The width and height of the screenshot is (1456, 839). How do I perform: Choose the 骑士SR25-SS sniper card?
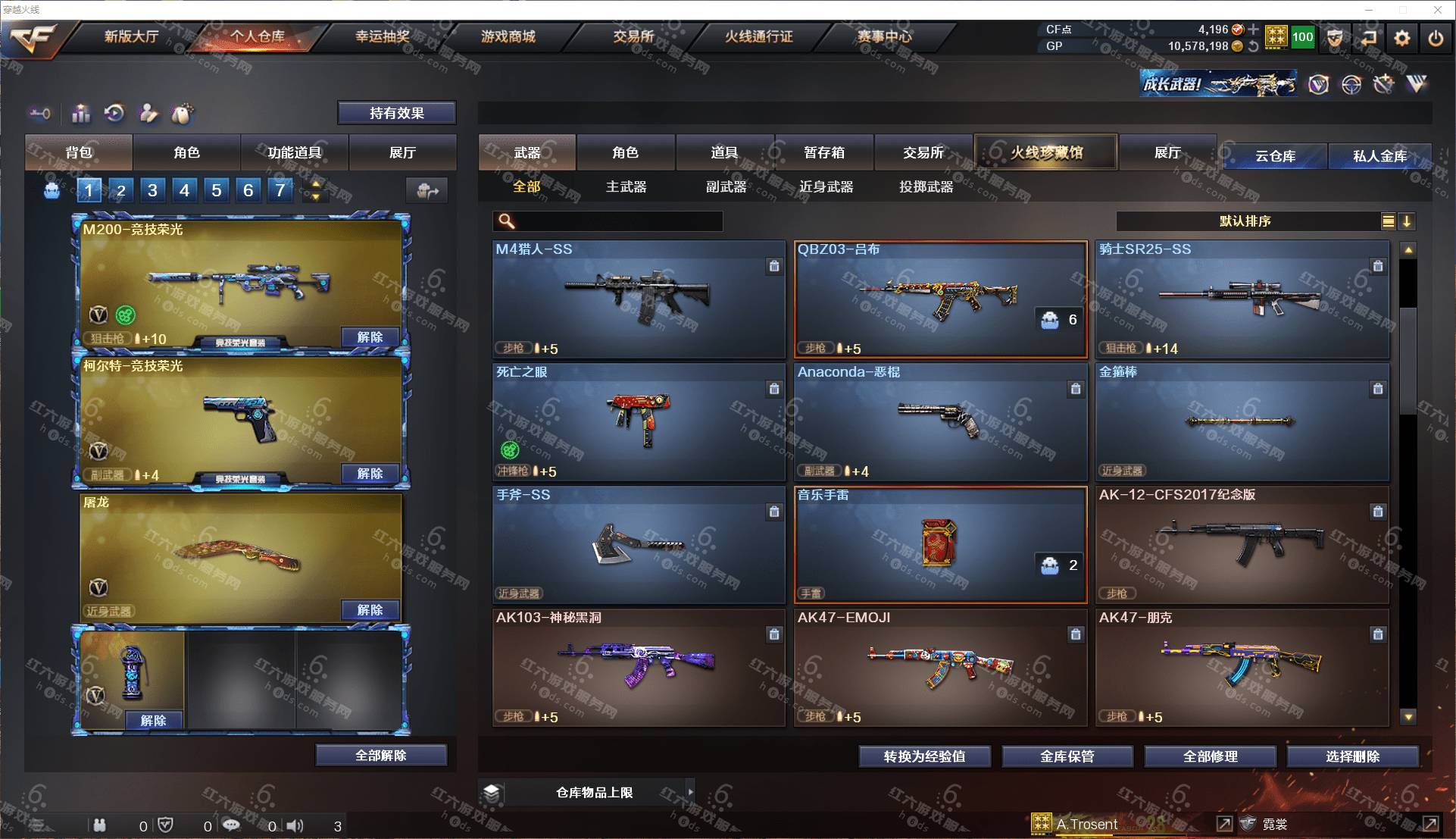coord(1241,299)
